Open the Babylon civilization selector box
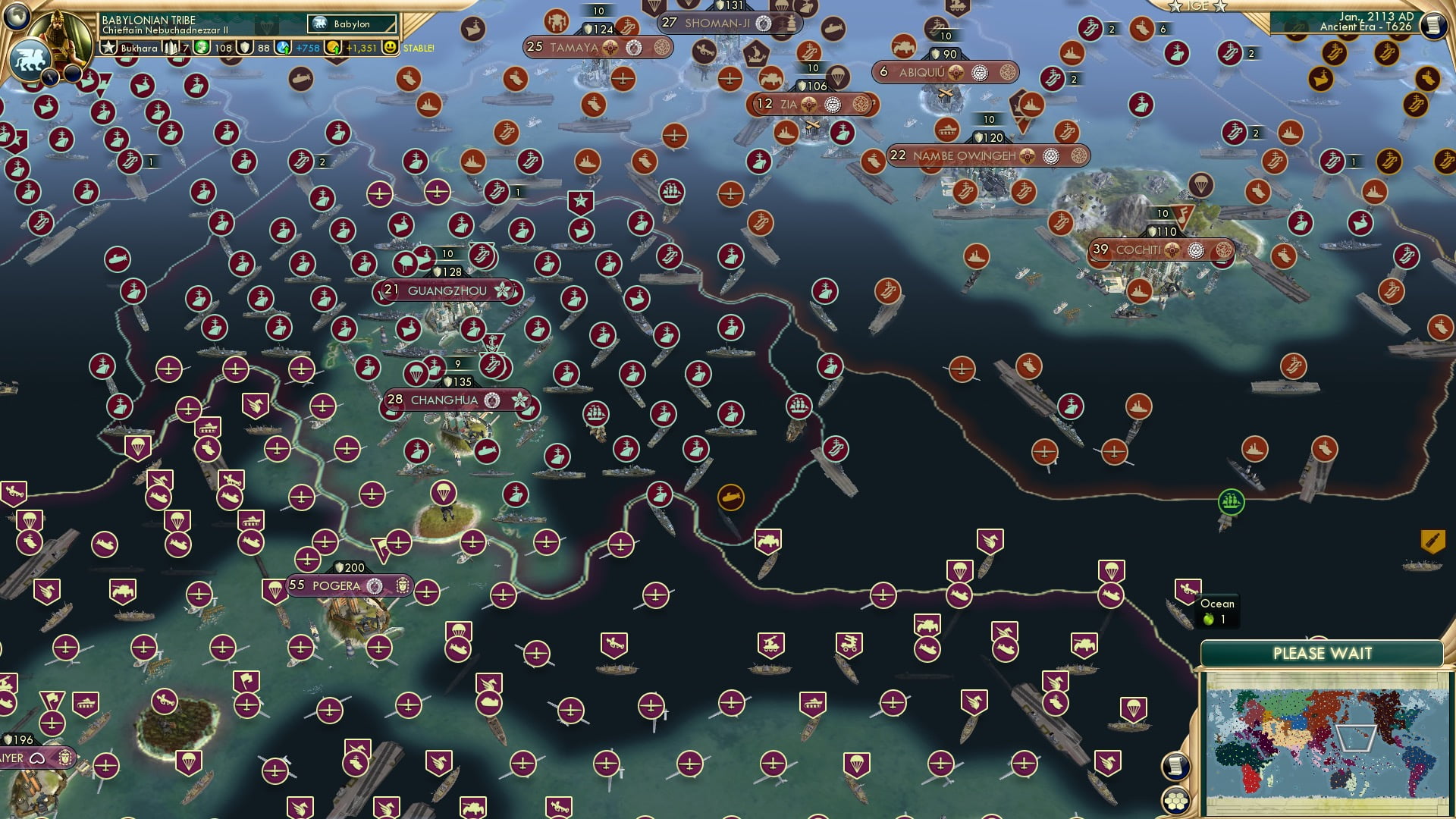Viewport: 1456px width, 819px height. coord(353,24)
